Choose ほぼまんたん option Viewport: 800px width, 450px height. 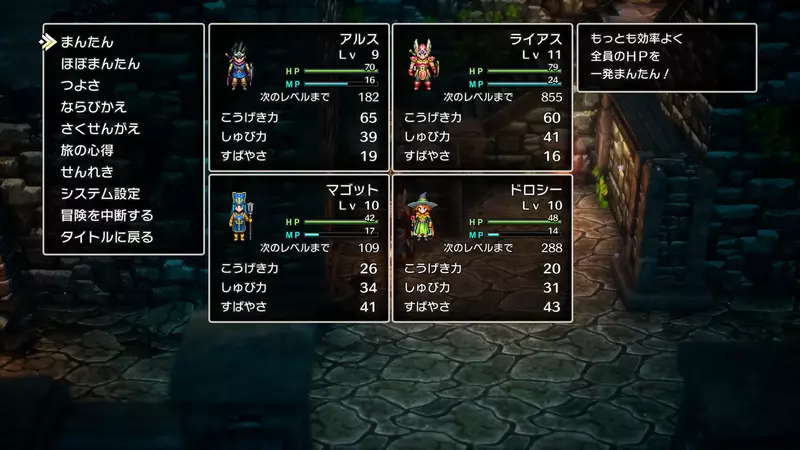(100, 64)
